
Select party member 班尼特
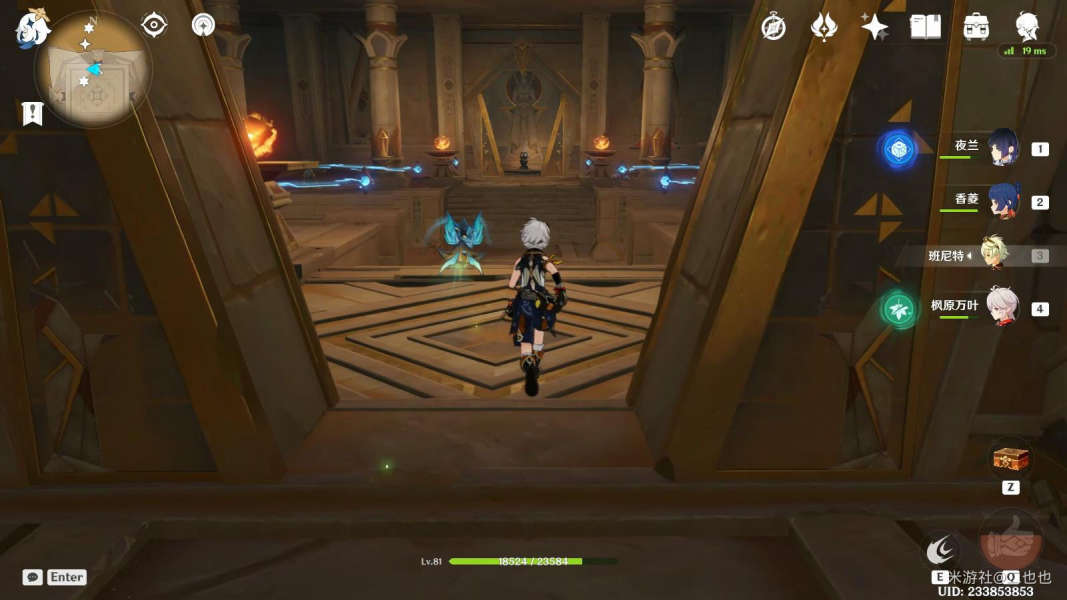[x=993, y=255]
